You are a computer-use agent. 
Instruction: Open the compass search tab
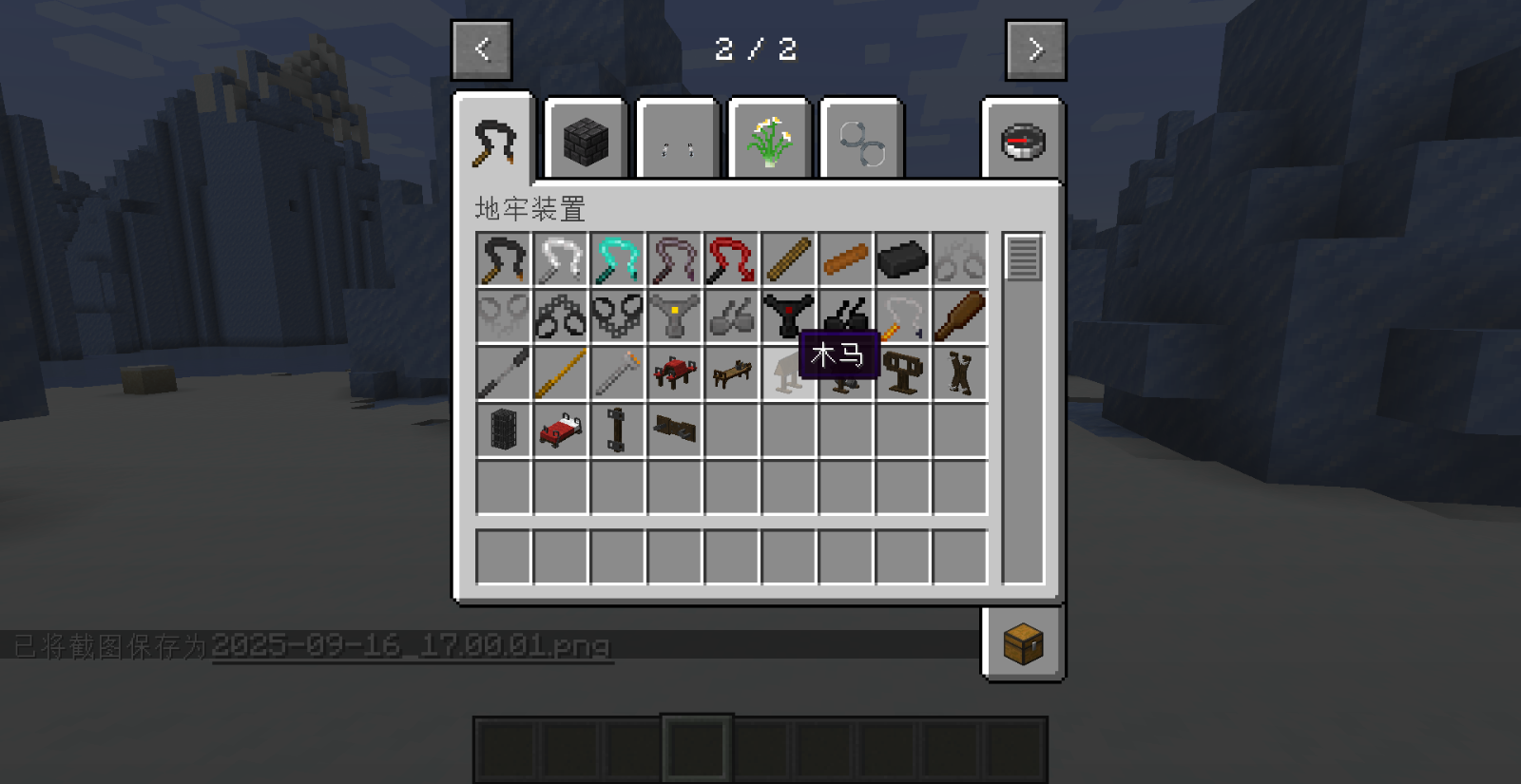pyautogui.click(x=1023, y=143)
